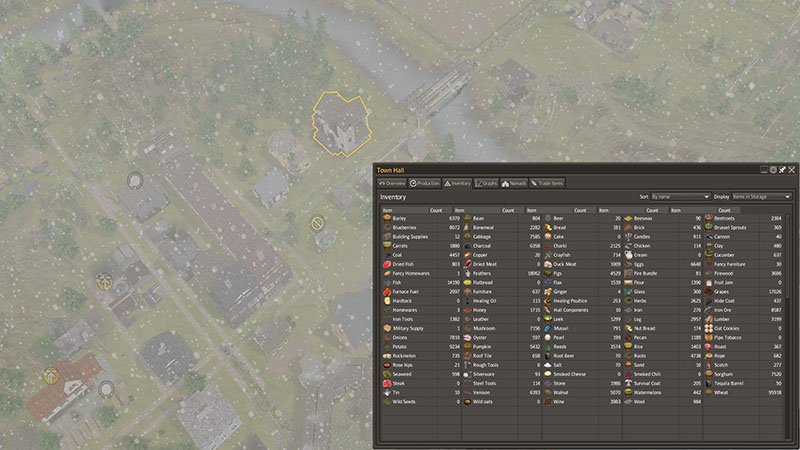Image resolution: width=800 pixels, height=450 pixels.
Task: Close the Town Hall window
Action: click(792, 170)
